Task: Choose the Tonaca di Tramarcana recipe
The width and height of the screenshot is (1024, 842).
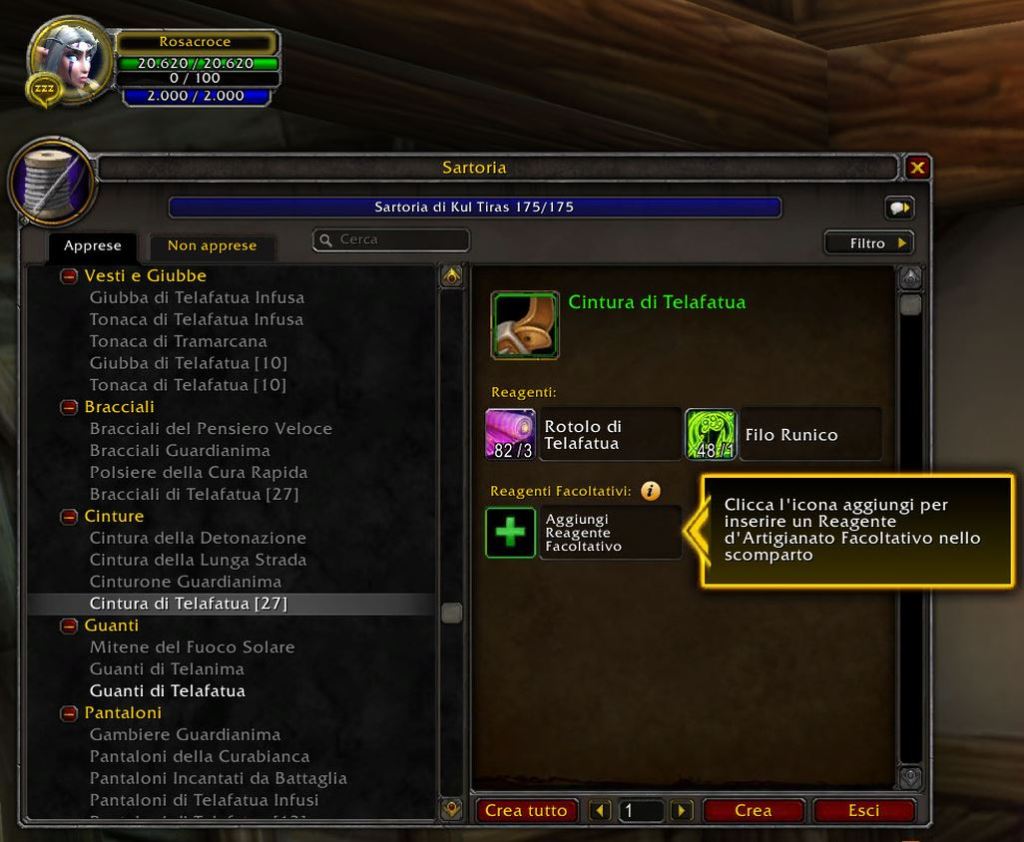Action: pyautogui.click(x=178, y=341)
